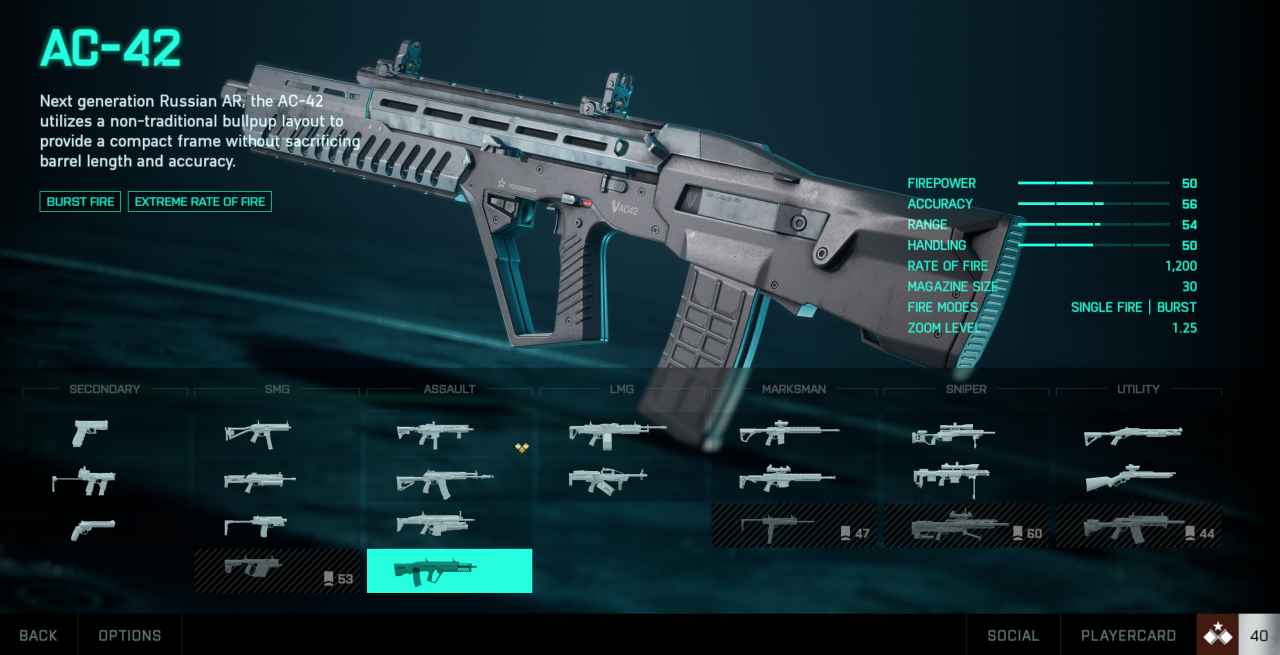Choose the locked Sniper rifle level 60
This screenshot has height=655, width=1280.
pos(966,525)
